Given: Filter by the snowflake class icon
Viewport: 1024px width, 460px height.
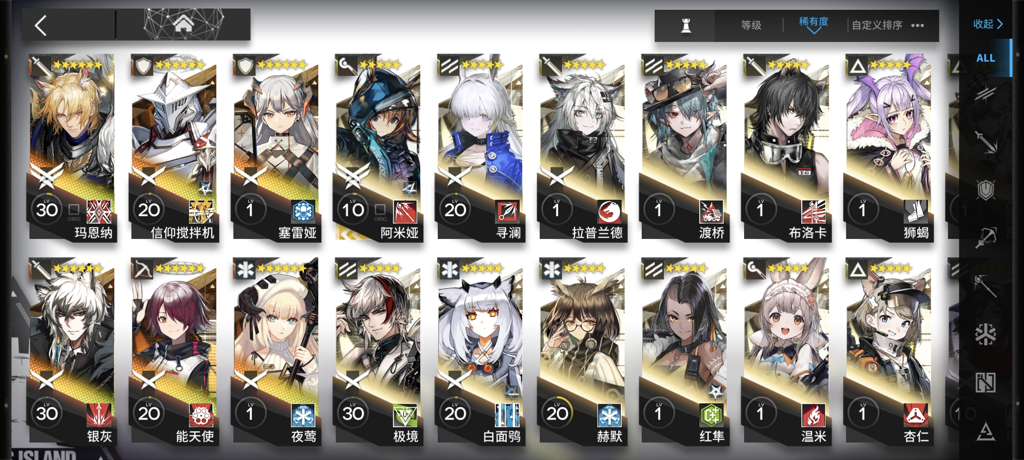Looking at the screenshot, I should (986, 333).
